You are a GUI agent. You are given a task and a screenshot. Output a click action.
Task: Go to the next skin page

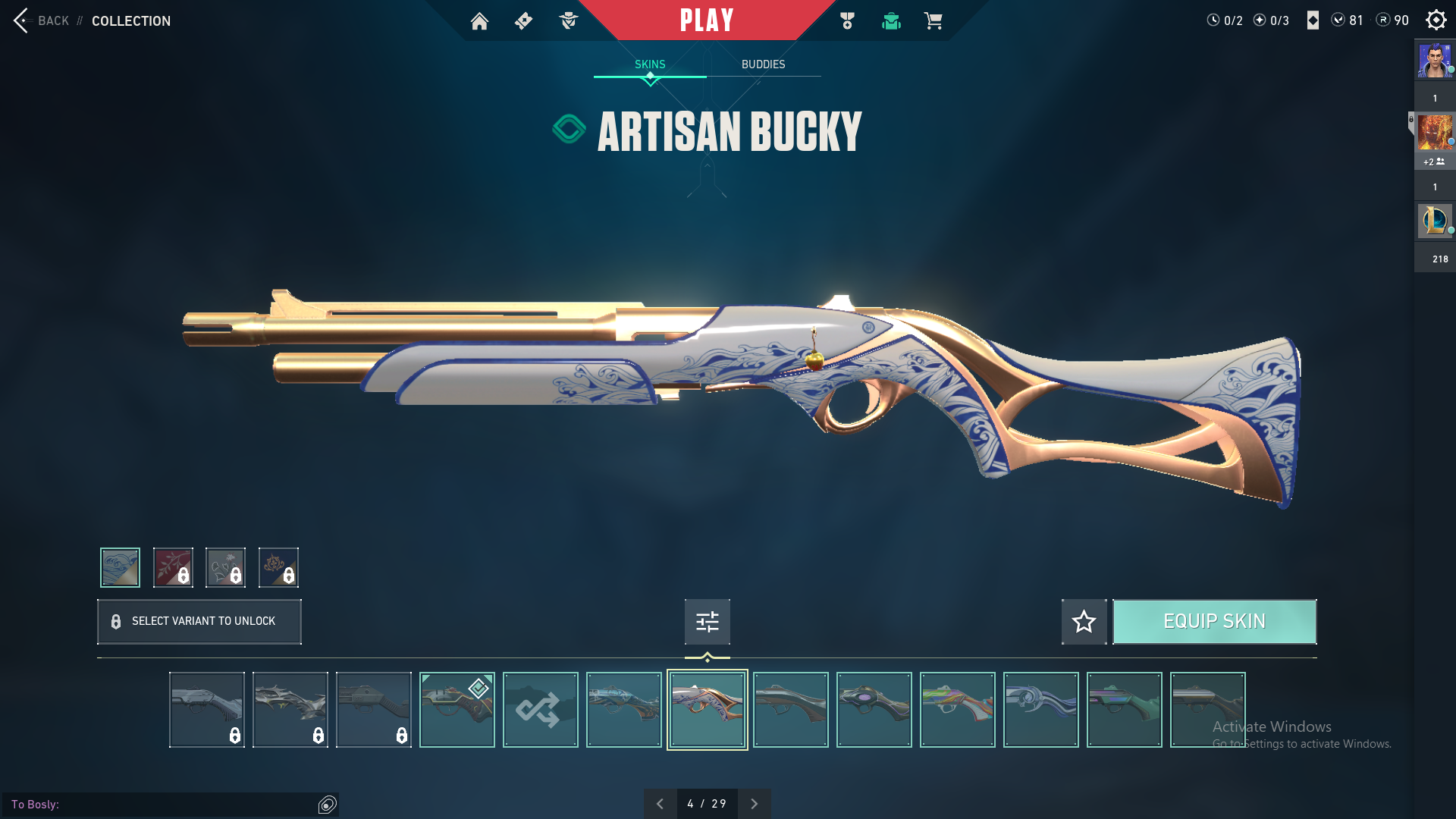(754, 804)
